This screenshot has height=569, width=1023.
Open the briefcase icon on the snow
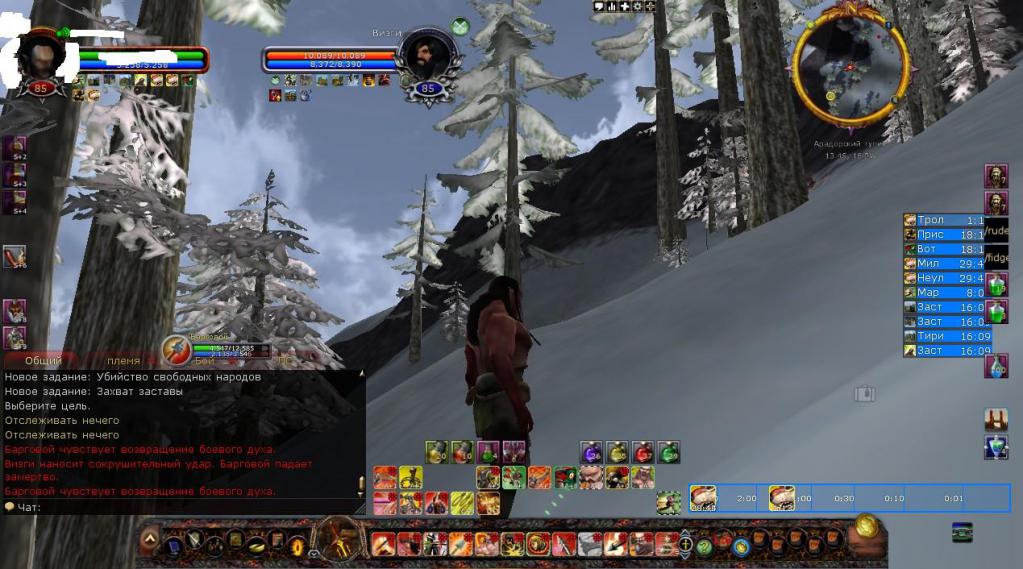tap(864, 394)
